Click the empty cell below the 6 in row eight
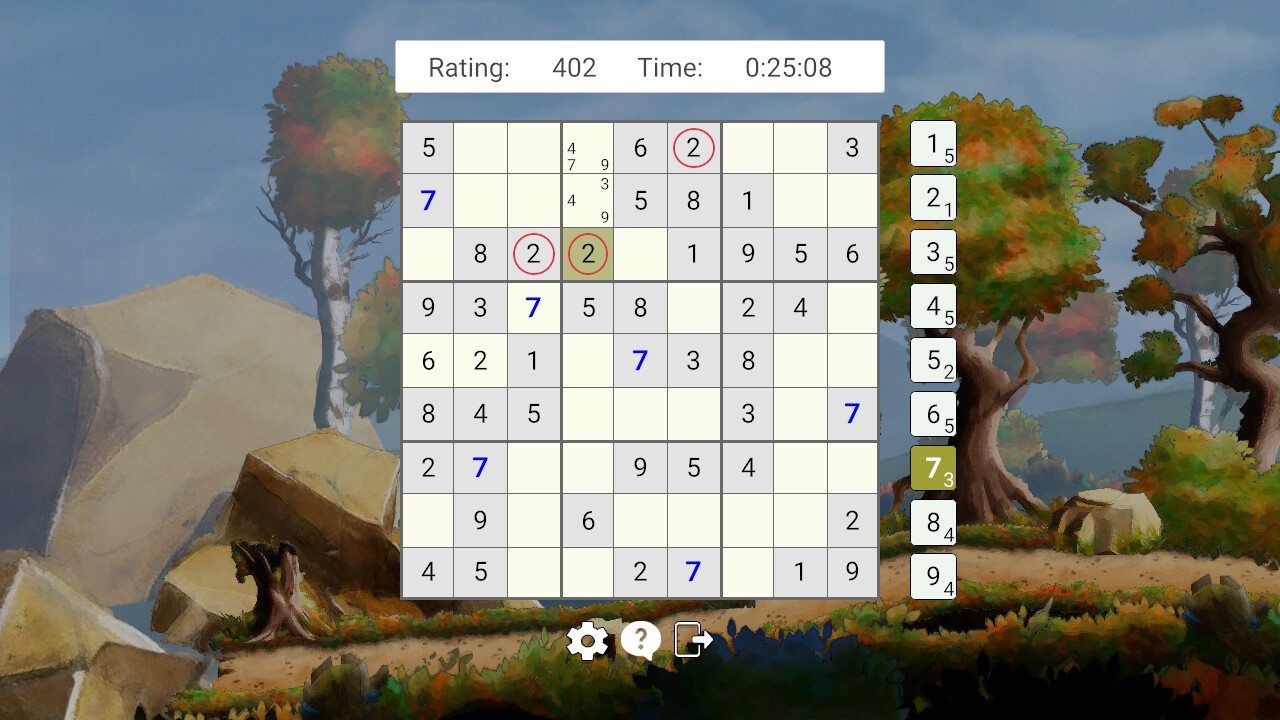1280x720 pixels. coord(587,573)
